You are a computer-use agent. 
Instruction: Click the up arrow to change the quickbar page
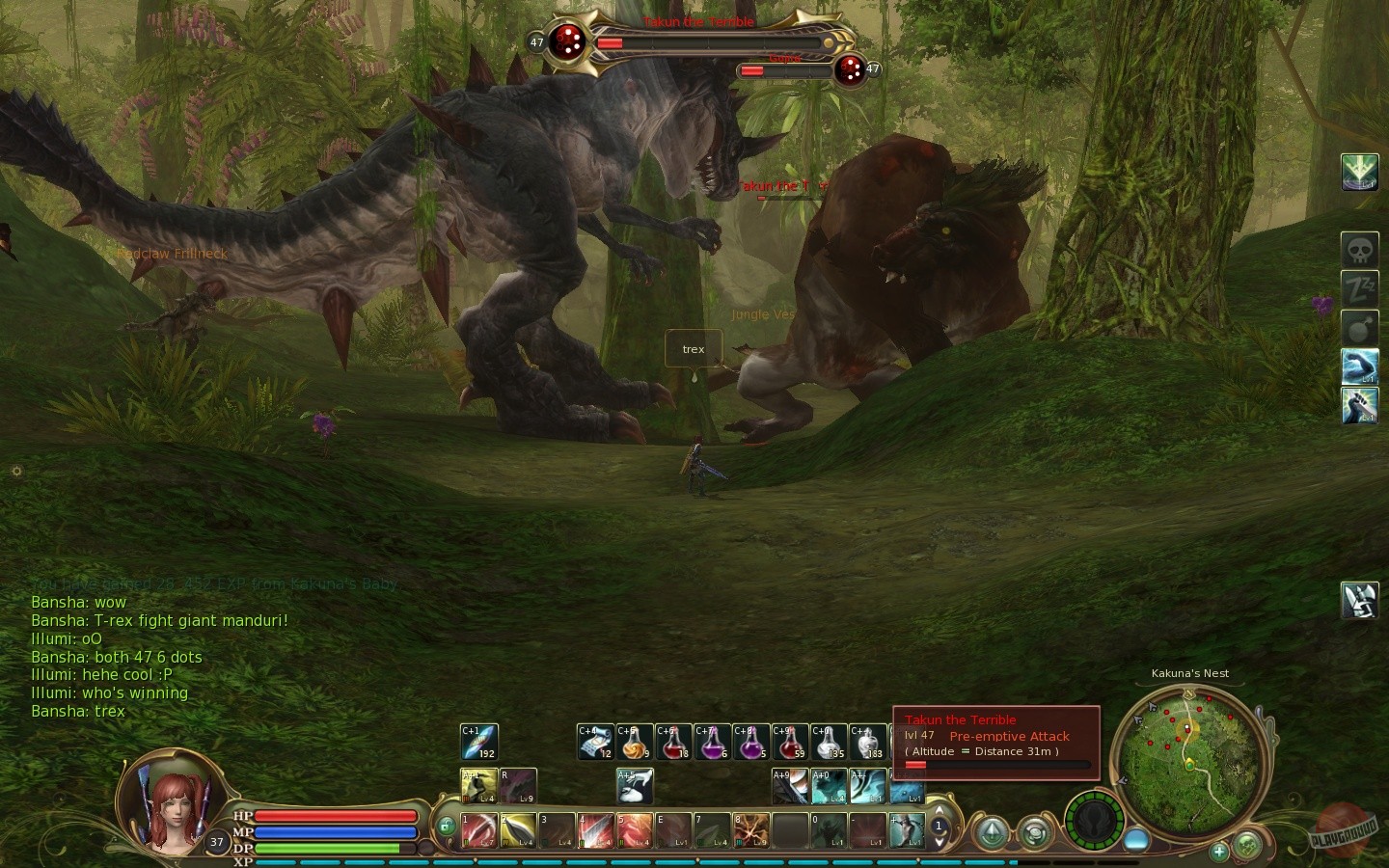pos(939,811)
